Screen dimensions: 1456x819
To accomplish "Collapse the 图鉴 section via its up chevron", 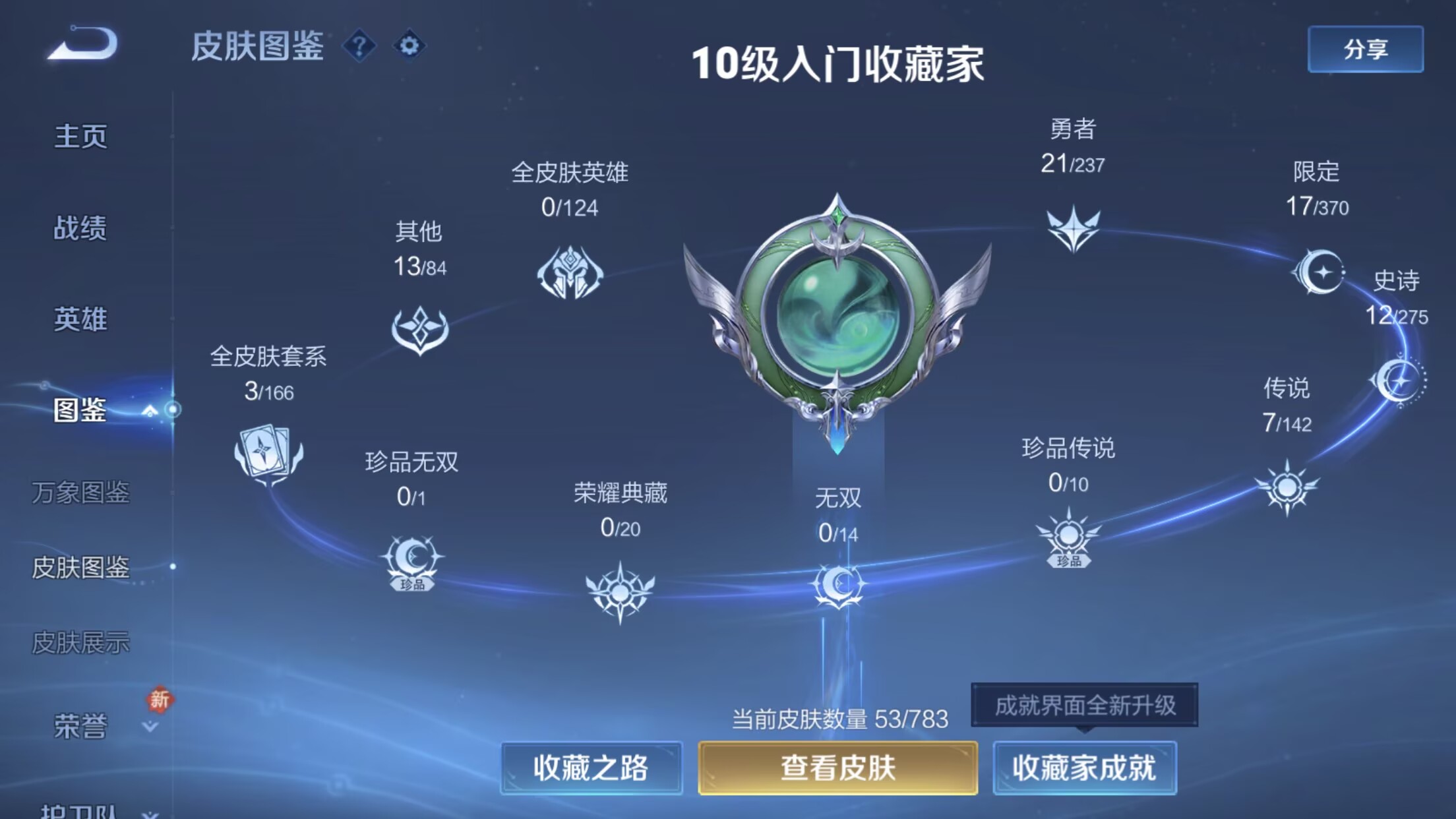I will click(x=149, y=410).
